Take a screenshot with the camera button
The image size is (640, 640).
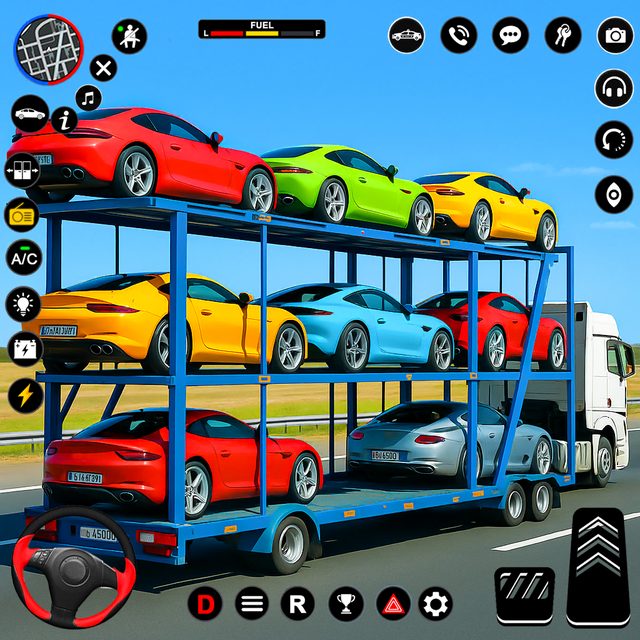point(614,36)
